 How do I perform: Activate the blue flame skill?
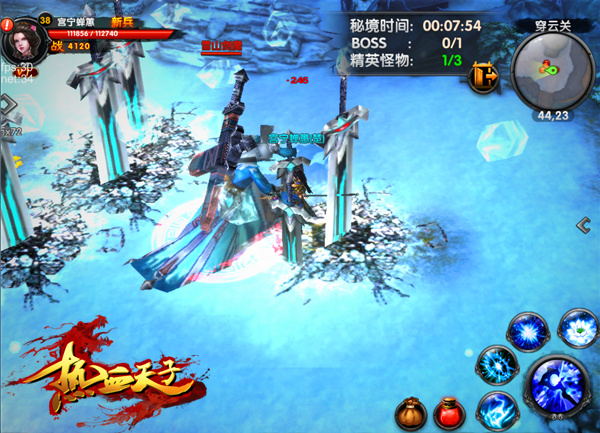point(496,409)
